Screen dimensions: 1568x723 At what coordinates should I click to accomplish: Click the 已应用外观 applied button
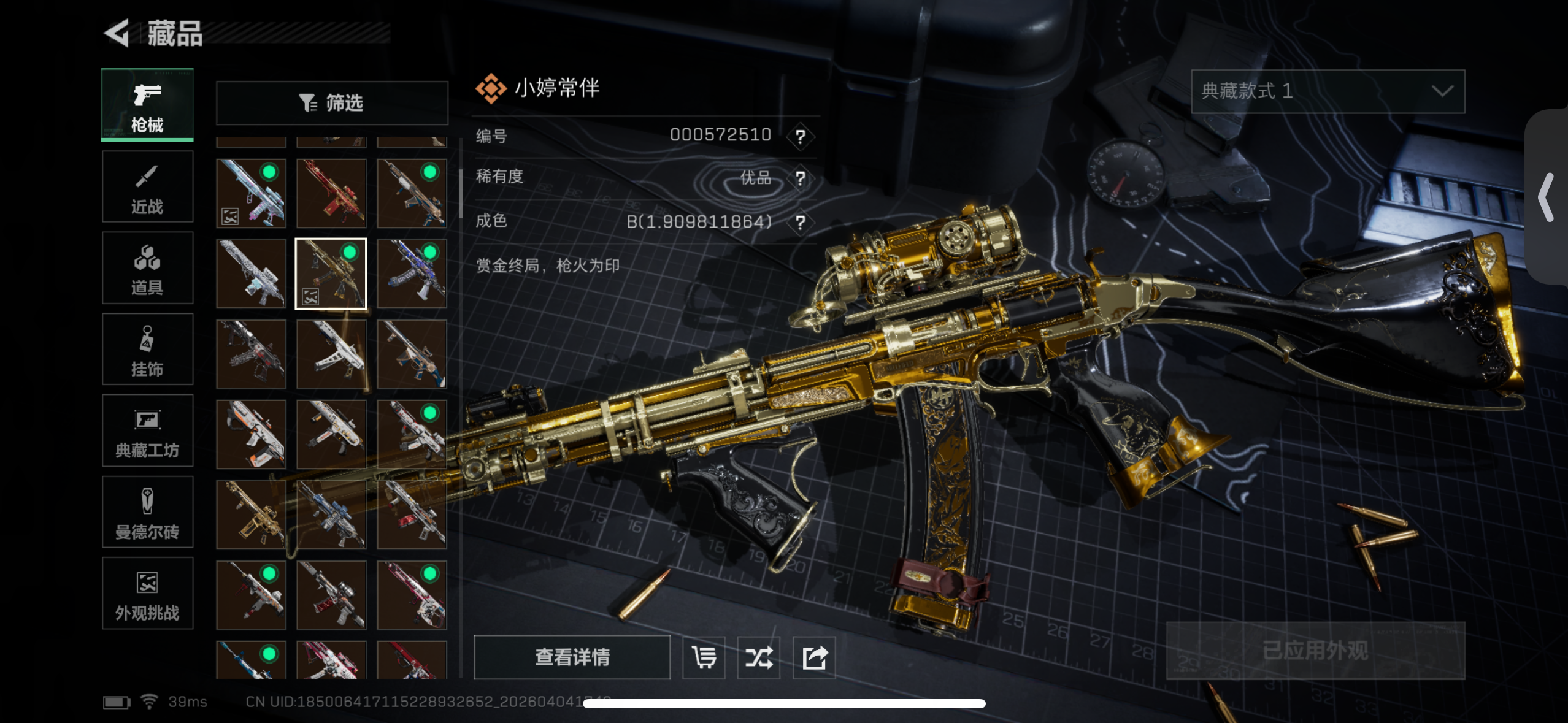(1315, 651)
